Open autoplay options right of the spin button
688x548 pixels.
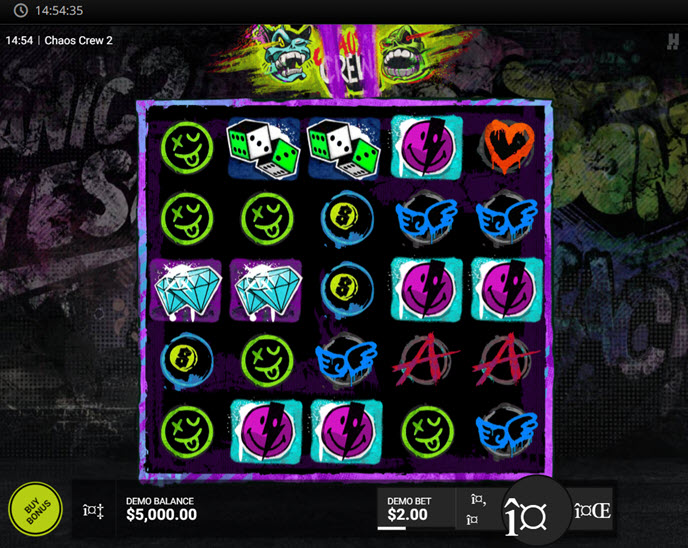click(x=592, y=511)
